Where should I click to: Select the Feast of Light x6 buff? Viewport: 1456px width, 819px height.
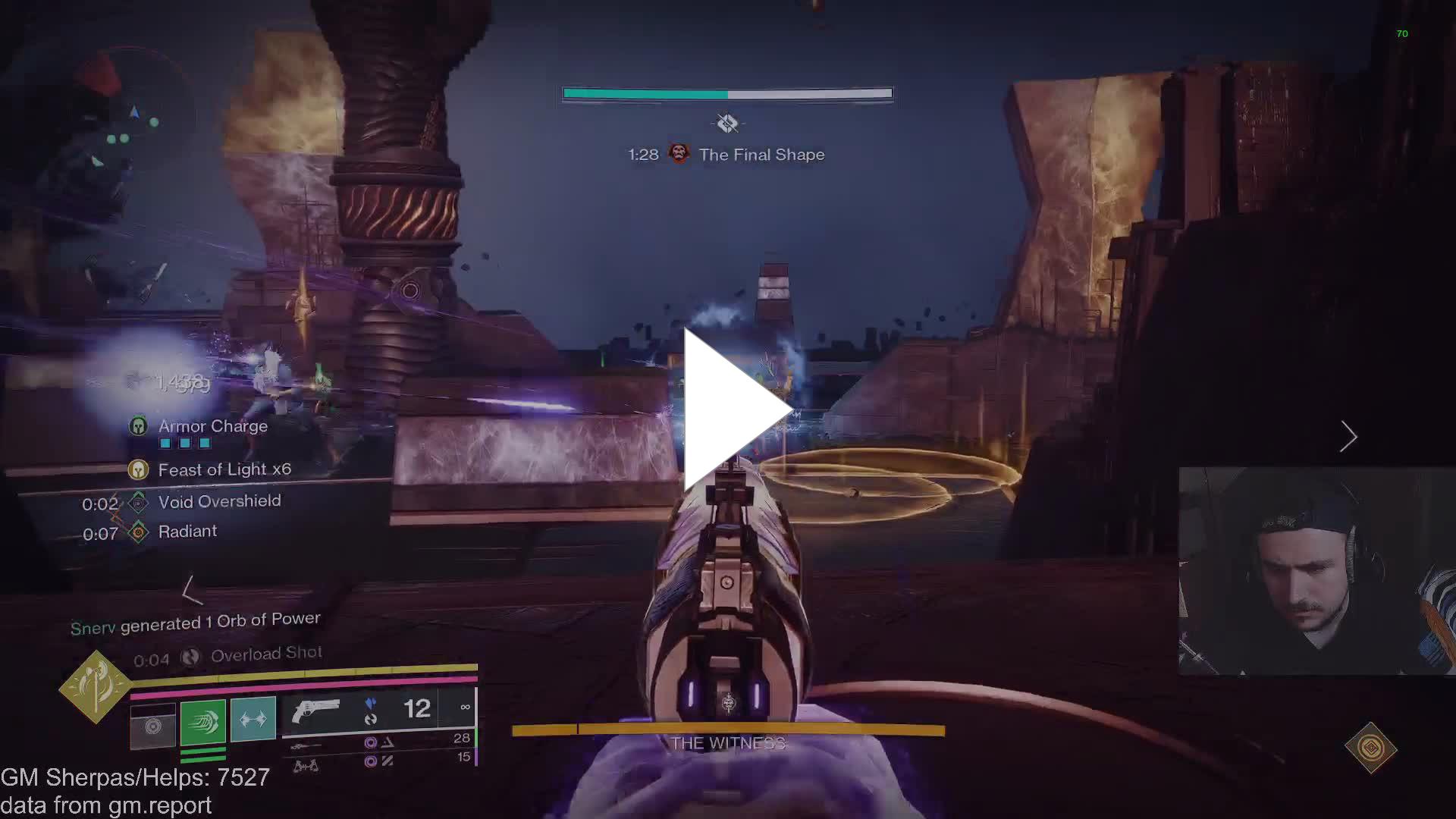click(x=138, y=470)
